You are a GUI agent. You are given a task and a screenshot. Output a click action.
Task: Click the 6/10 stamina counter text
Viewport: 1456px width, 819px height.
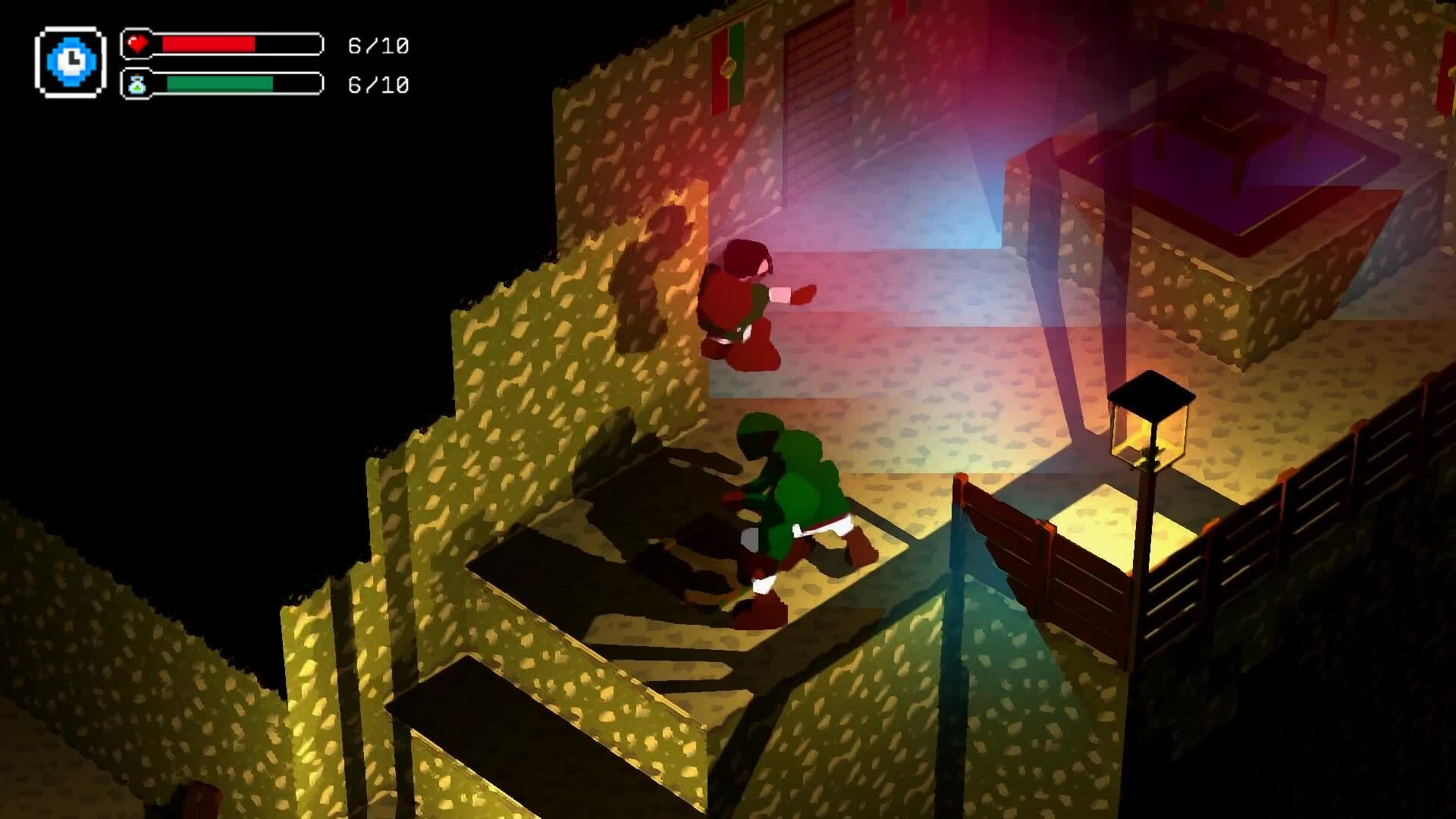pyautogui.click(x=377, y=85)
